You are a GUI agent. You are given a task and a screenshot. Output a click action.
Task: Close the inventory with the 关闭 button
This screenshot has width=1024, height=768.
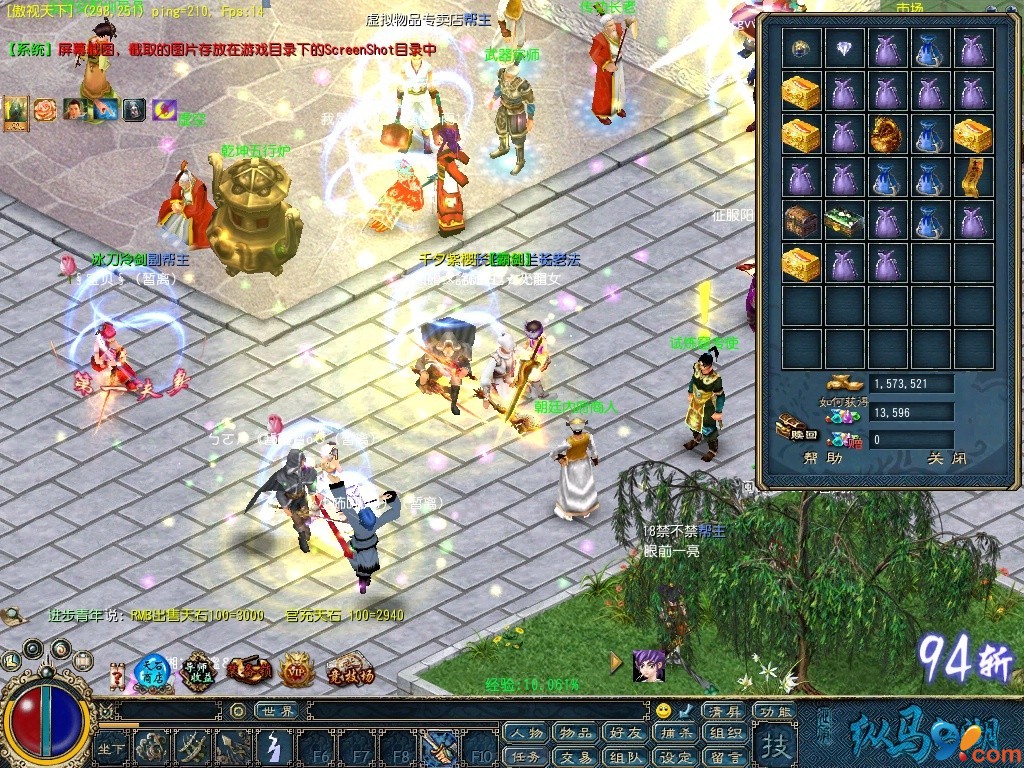pyautogui.click(x=935, y=459)
